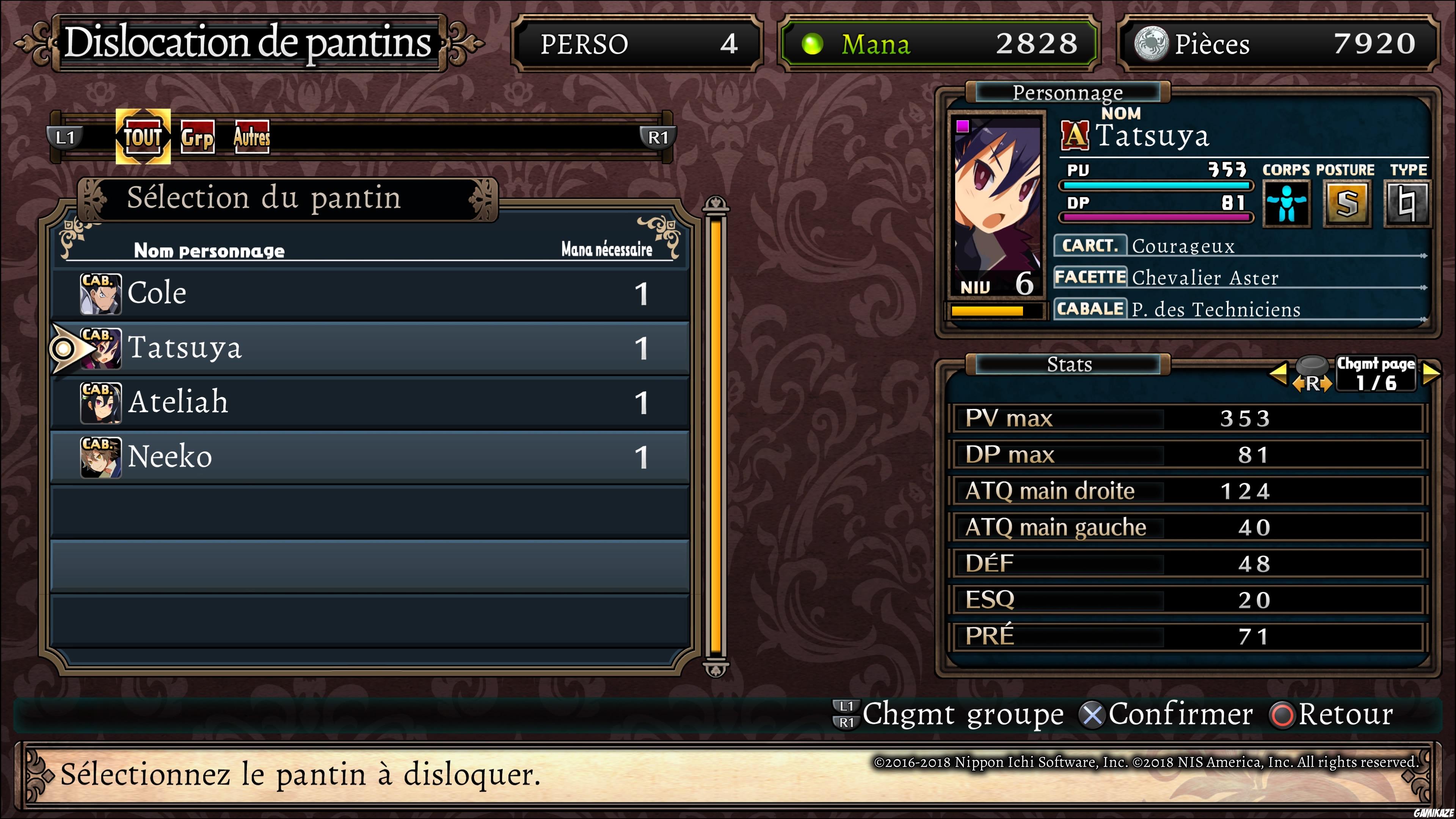The height and width of the screenshot is (819, 1456).
Task: Click the Type weapon rune icon
Action: click(x=1407, y=204)
